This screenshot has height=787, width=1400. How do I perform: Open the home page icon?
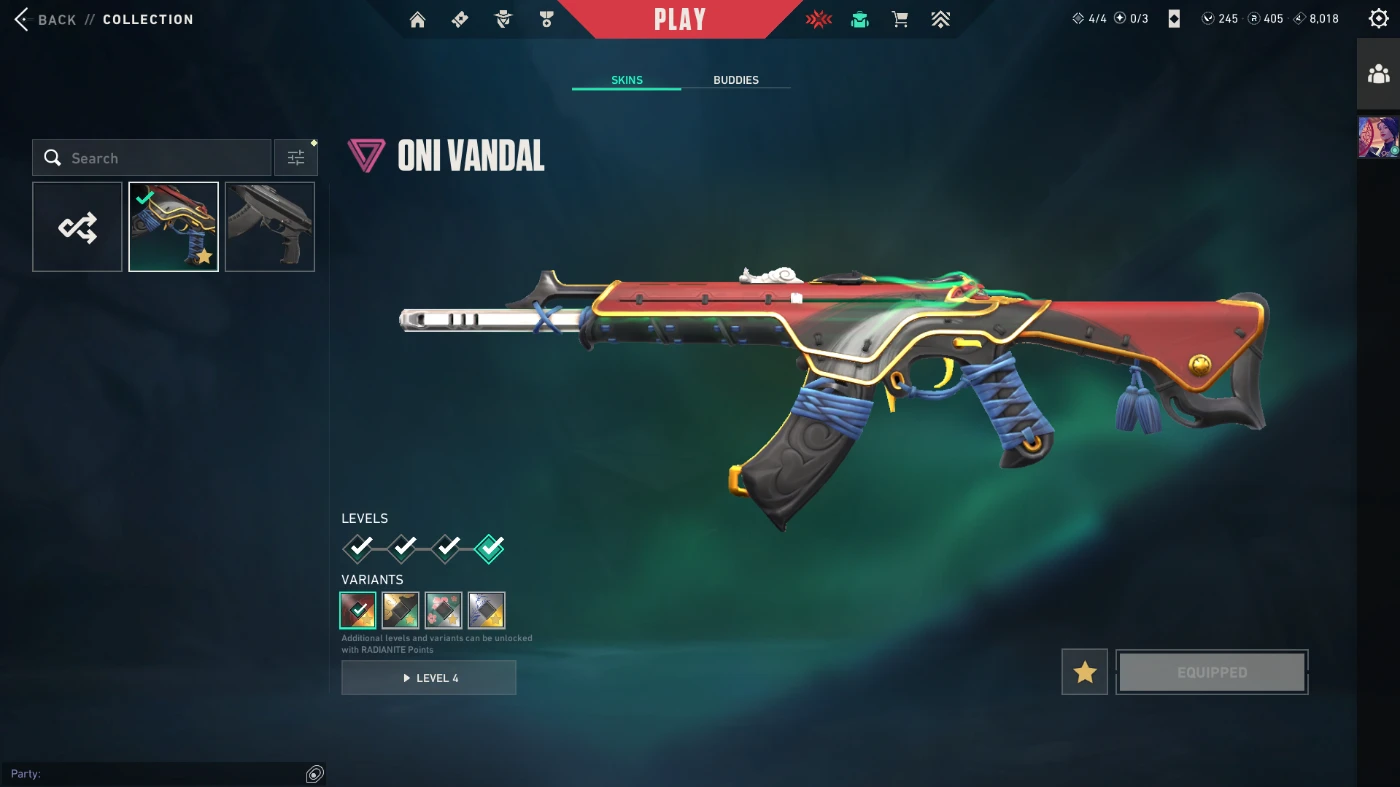[418, 19]
